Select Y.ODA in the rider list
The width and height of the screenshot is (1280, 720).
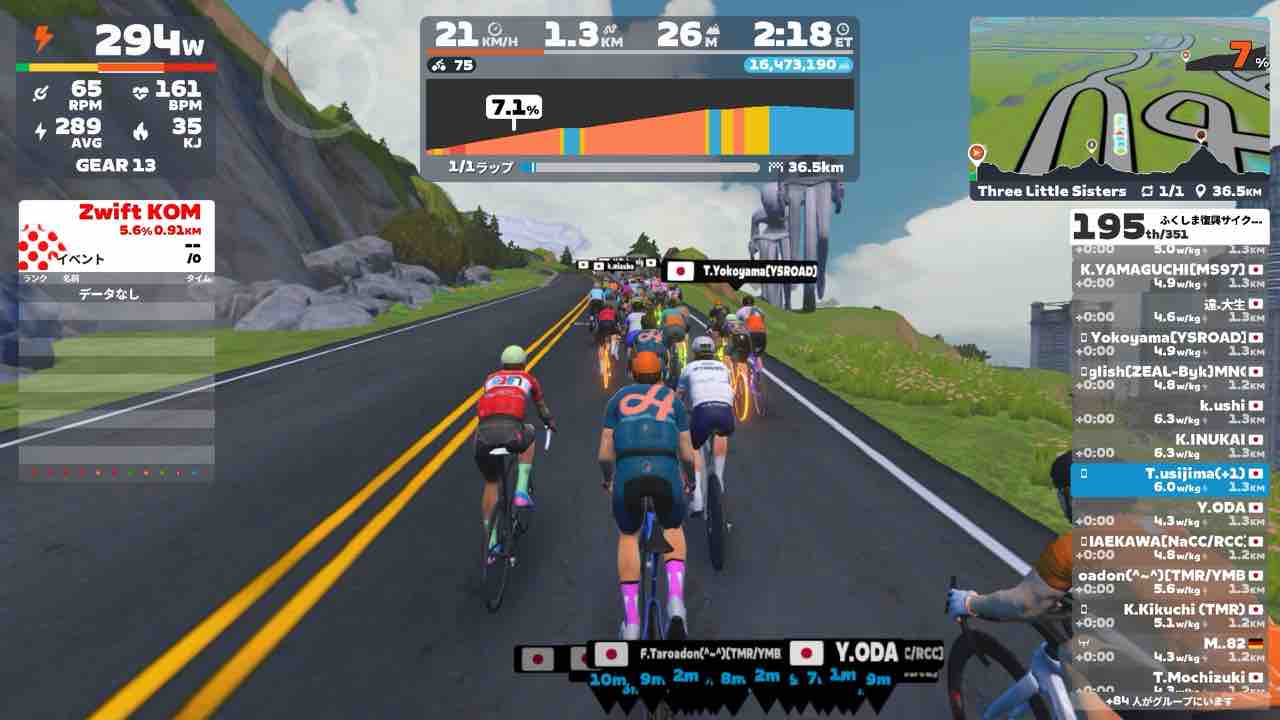point(1169,514)
